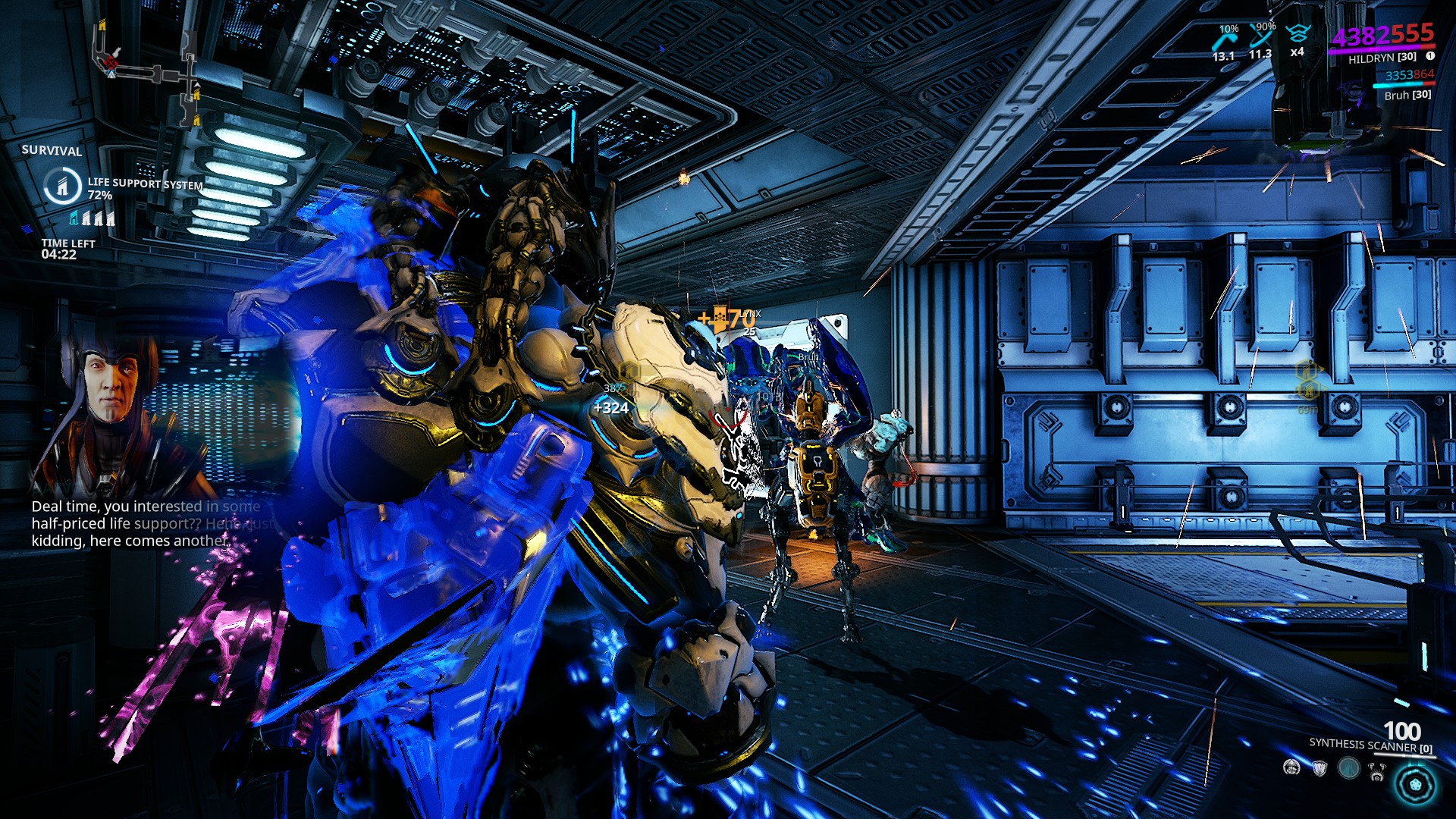Click the glowing circular energy indicator
Screen dimensions: 1456x819
tap(1417, 785)
